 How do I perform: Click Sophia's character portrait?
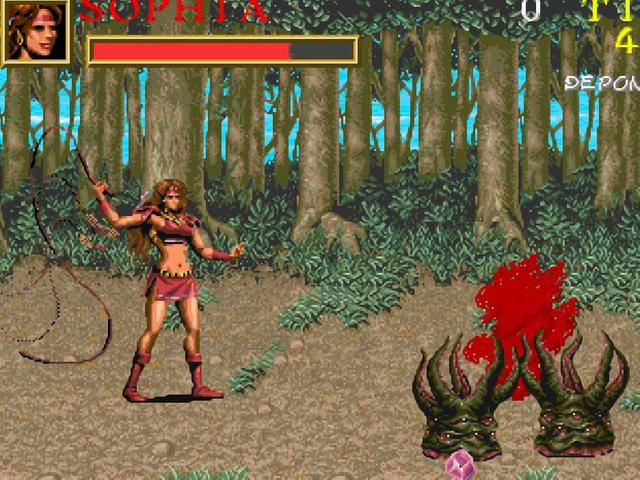coord(35,31)
